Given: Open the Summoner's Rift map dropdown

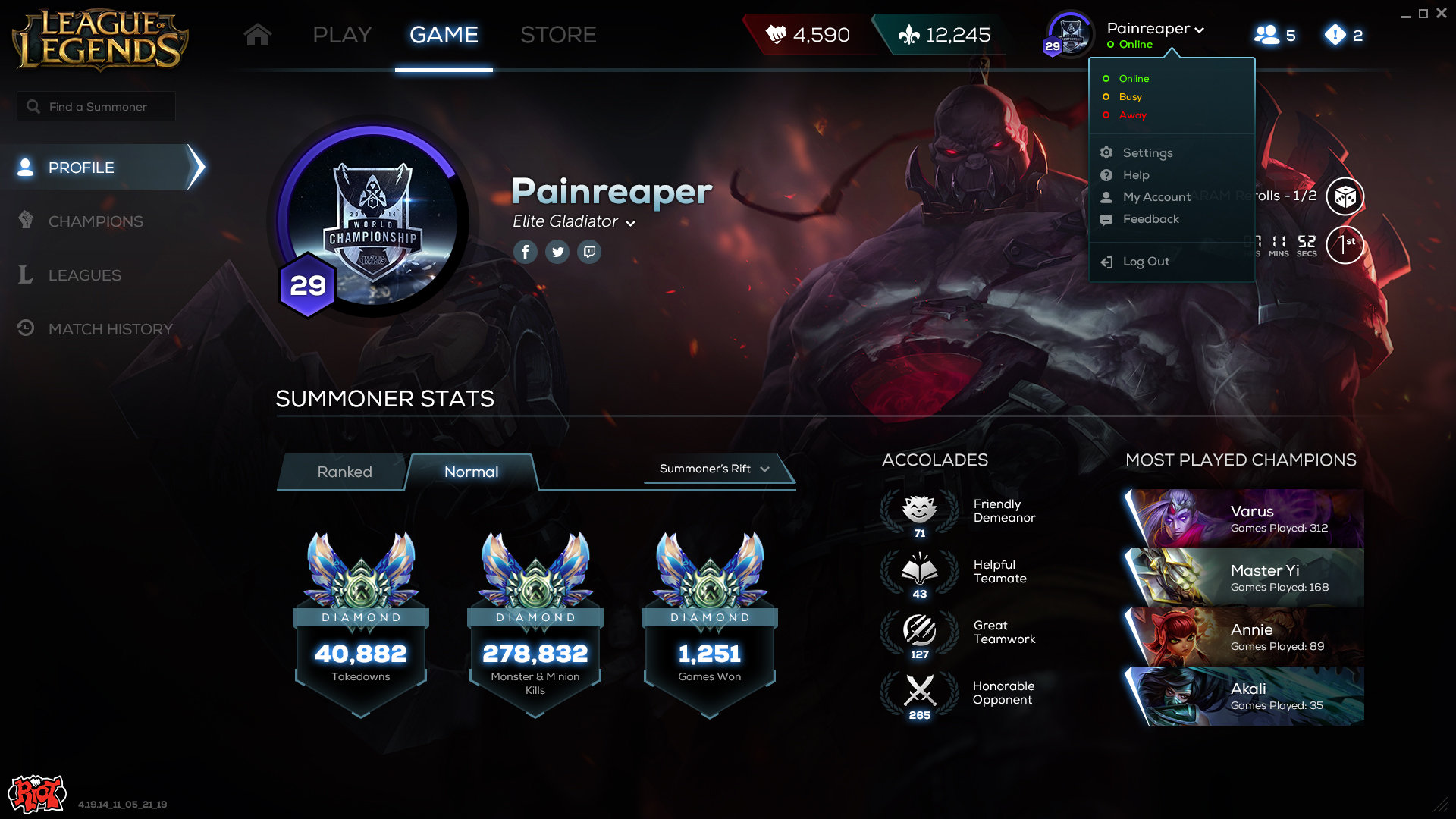Looking at the screenshot, I should tap(714, 469).
